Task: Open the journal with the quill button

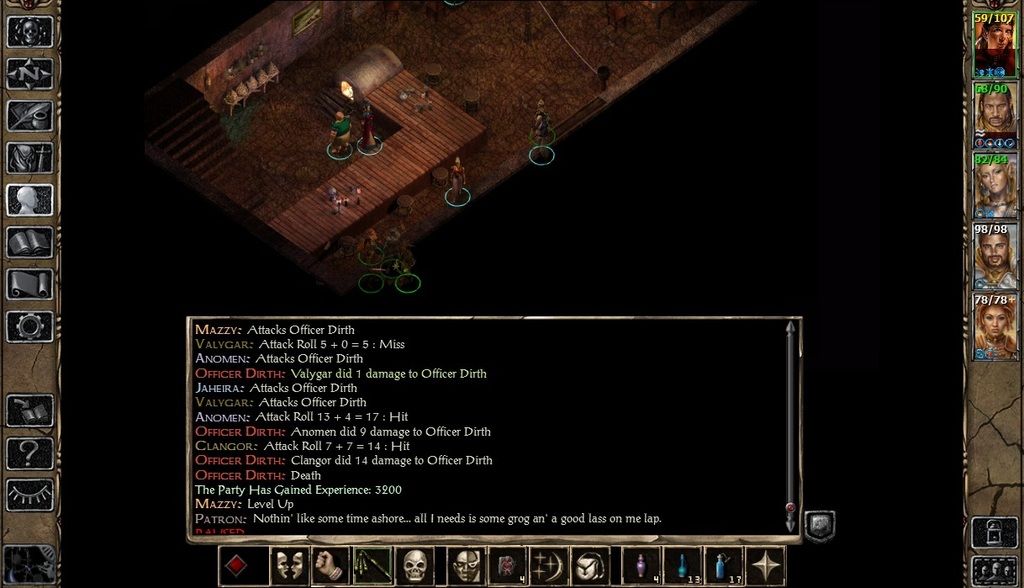Action: point(30,116)
